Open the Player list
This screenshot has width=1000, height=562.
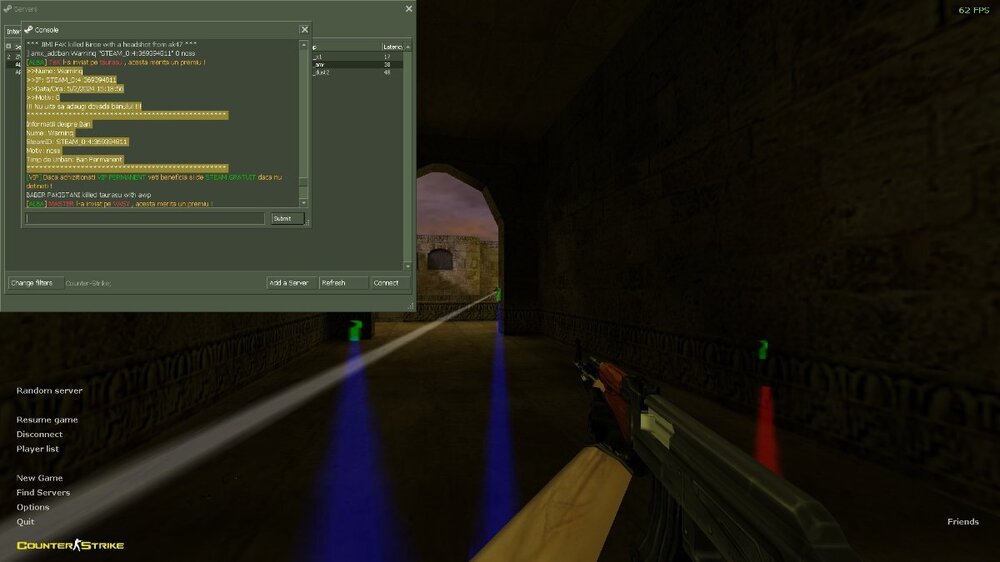(37, 449)
